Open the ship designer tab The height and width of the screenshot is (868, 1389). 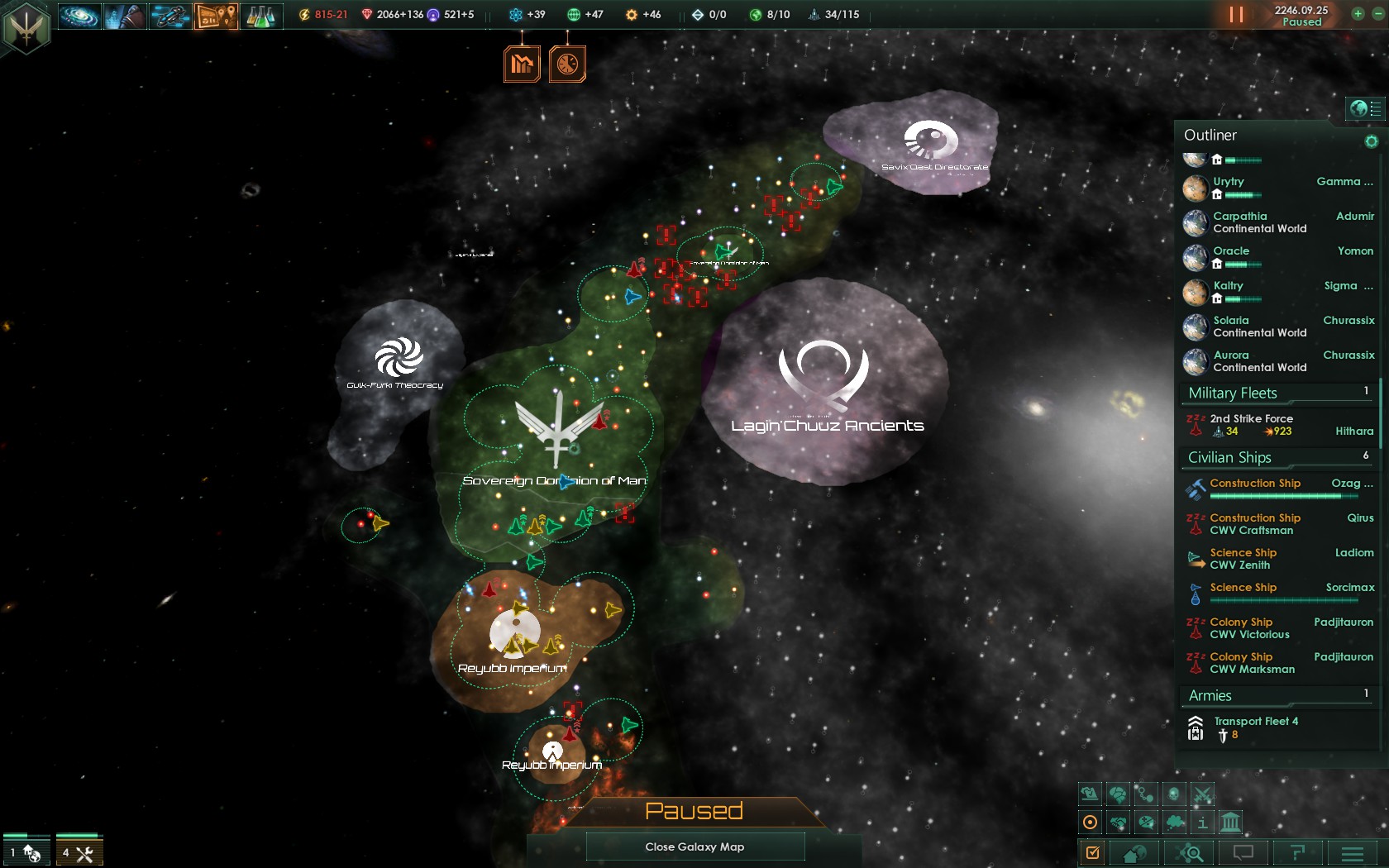click(x=170, y=15)
